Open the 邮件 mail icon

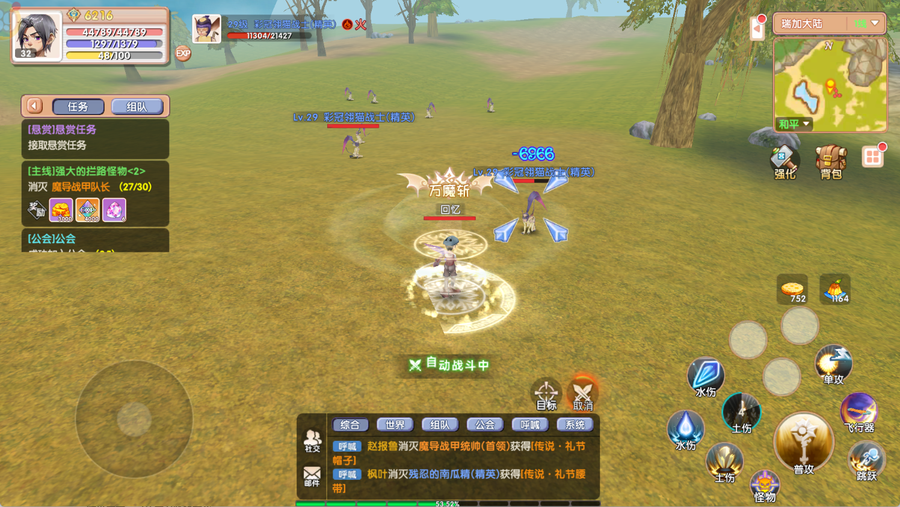[x=313, y=476]
